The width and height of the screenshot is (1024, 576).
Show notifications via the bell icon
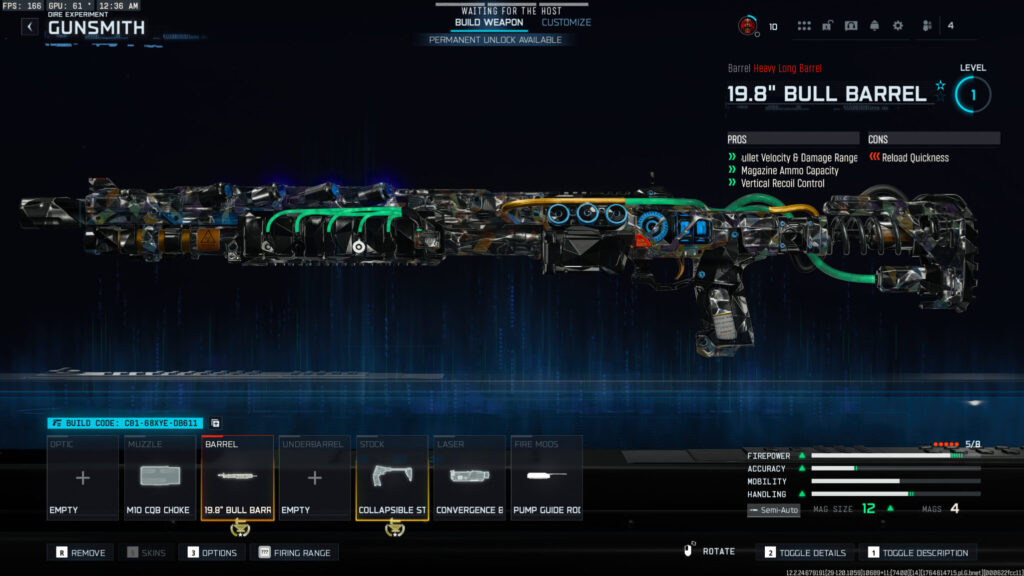(x=874, y=26)
